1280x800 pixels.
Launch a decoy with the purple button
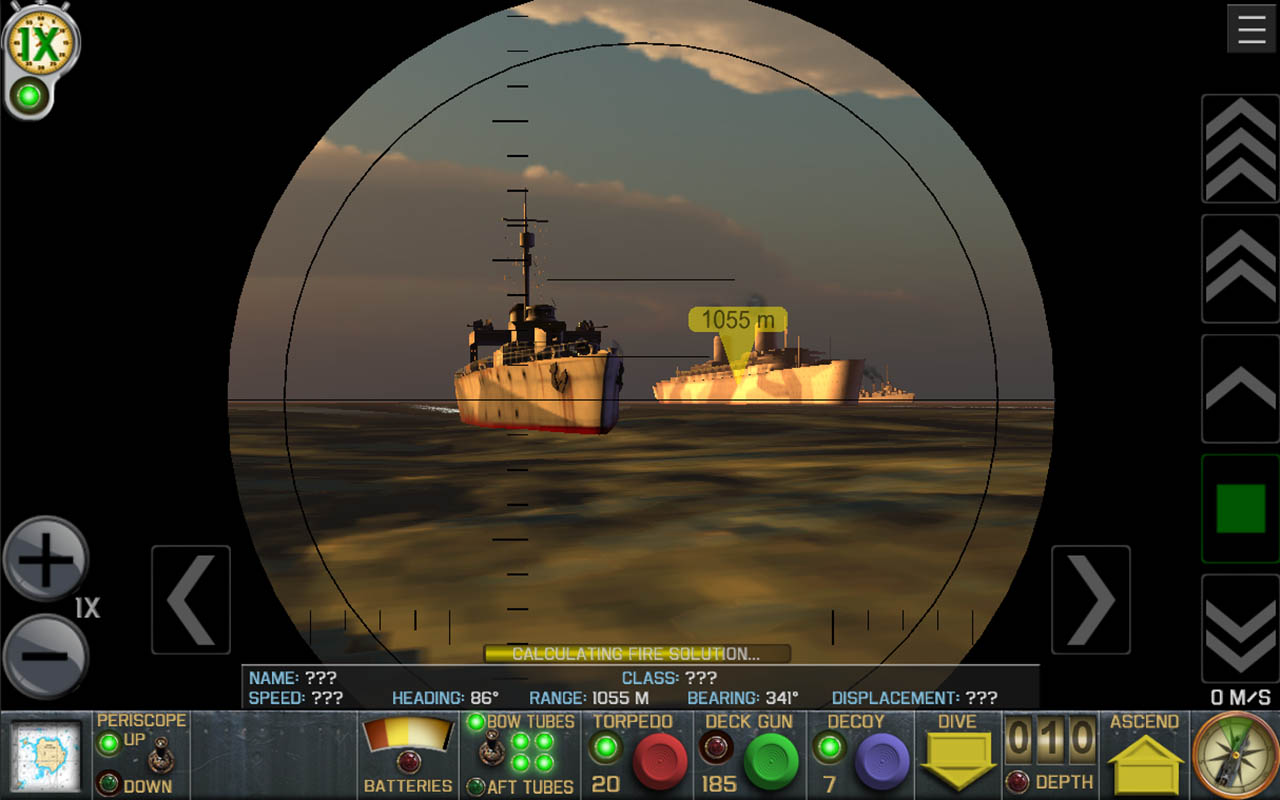tap(882, 761)
